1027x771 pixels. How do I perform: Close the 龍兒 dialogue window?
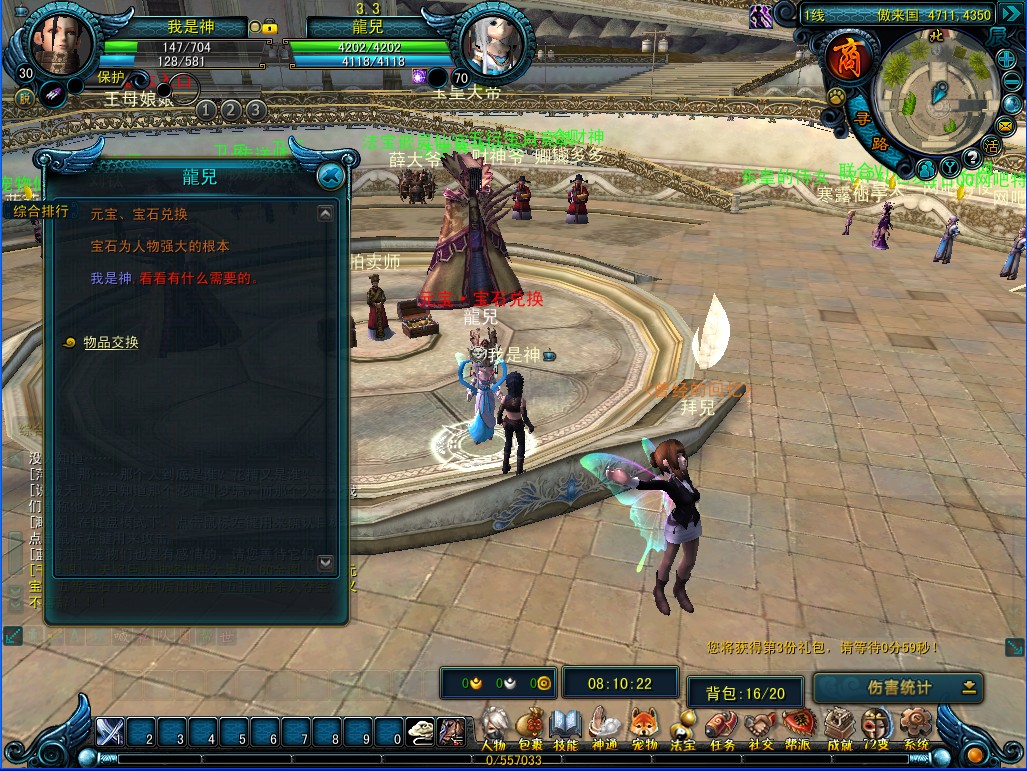(x=330, y=177)
